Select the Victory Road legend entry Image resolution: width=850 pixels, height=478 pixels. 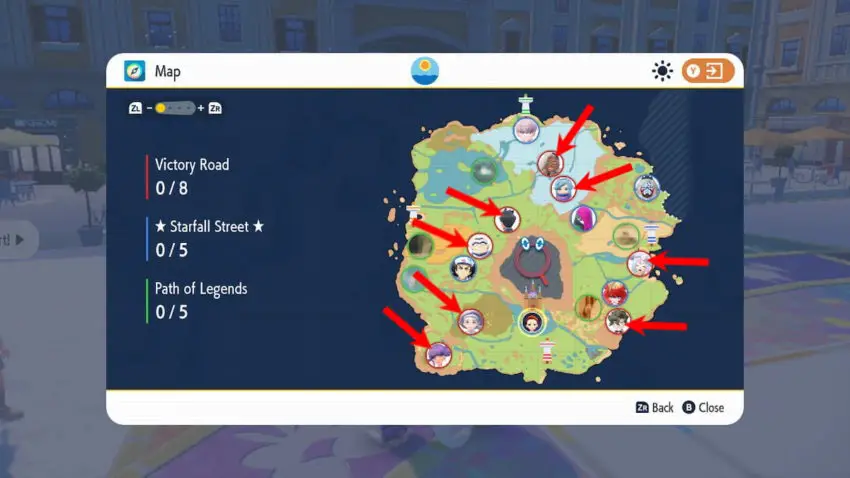click(x=191, y=164)
